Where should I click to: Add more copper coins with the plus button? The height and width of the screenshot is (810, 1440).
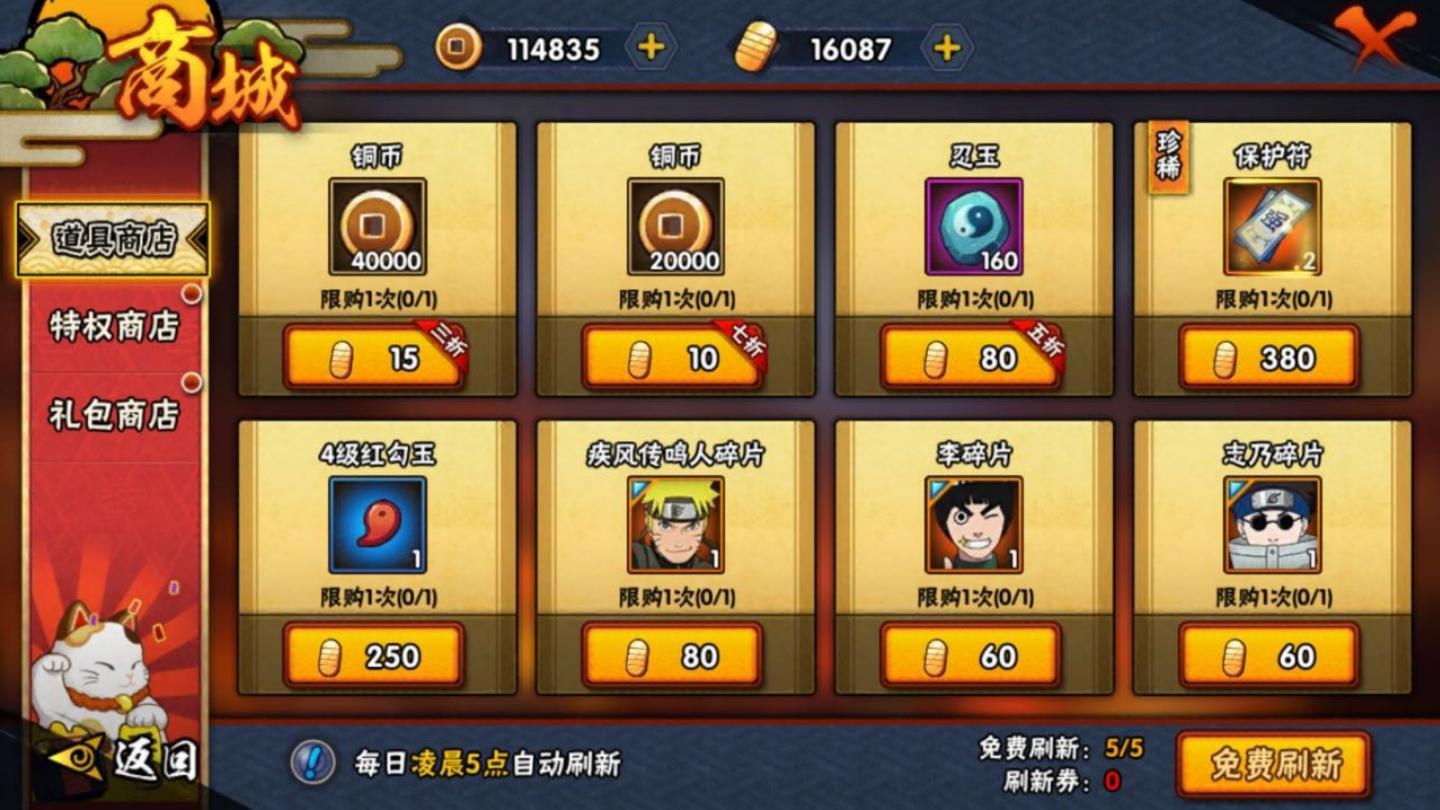coord(651,48)
